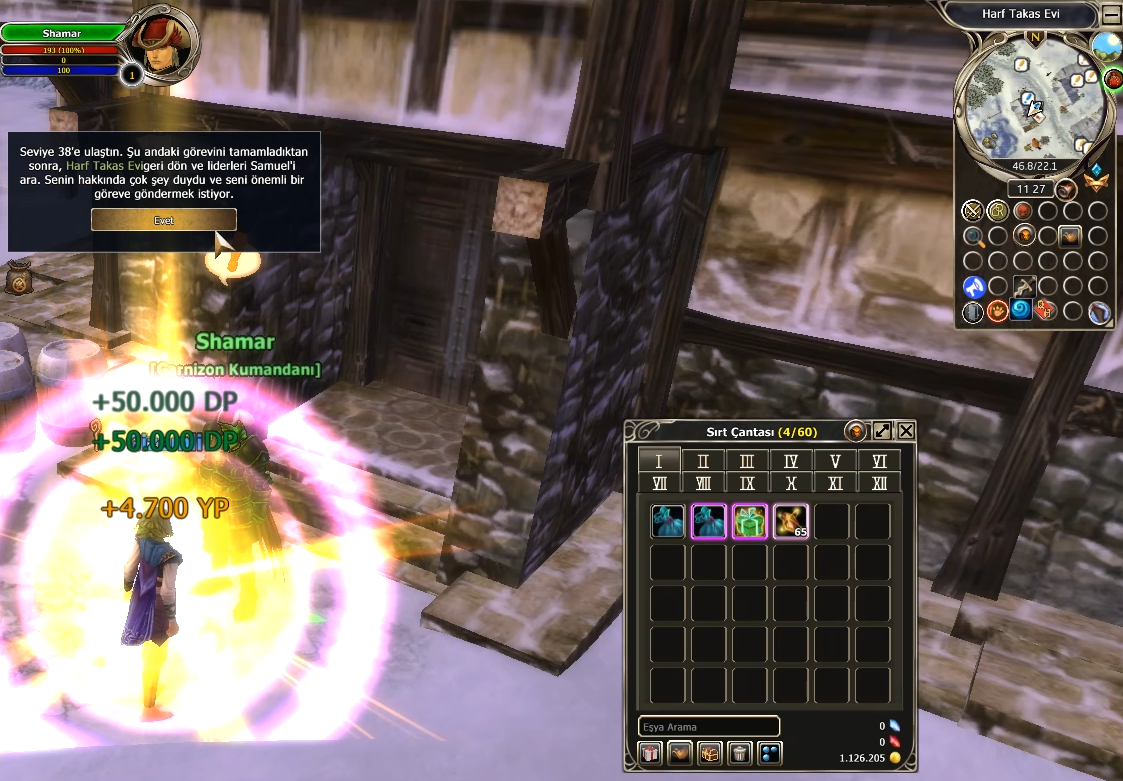1123x781 pixels.
Task: Click the red paw print icon
Action: (x=998, y=312)
